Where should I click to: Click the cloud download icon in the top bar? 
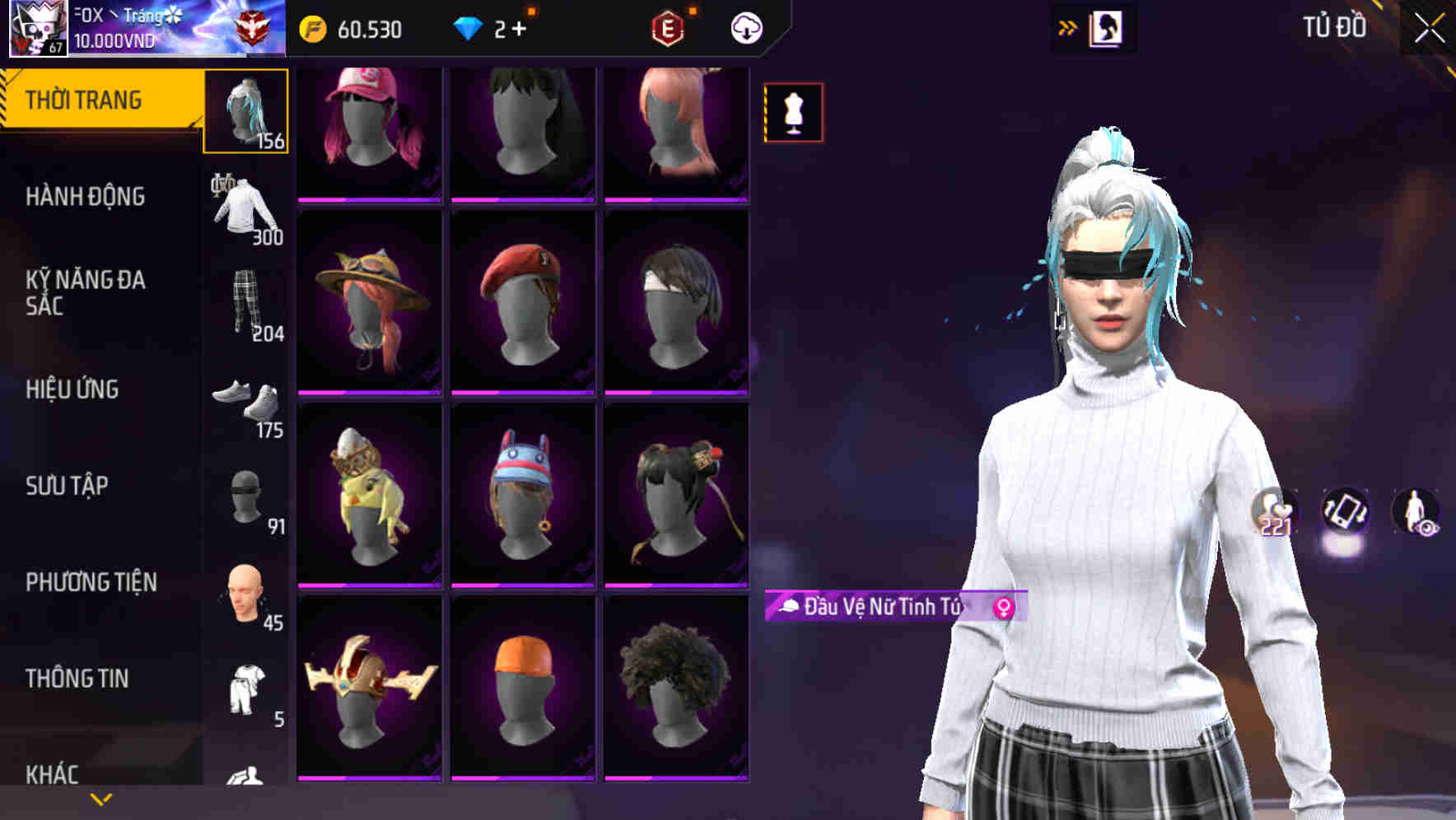pyautogui.click(x=746, y=28)
